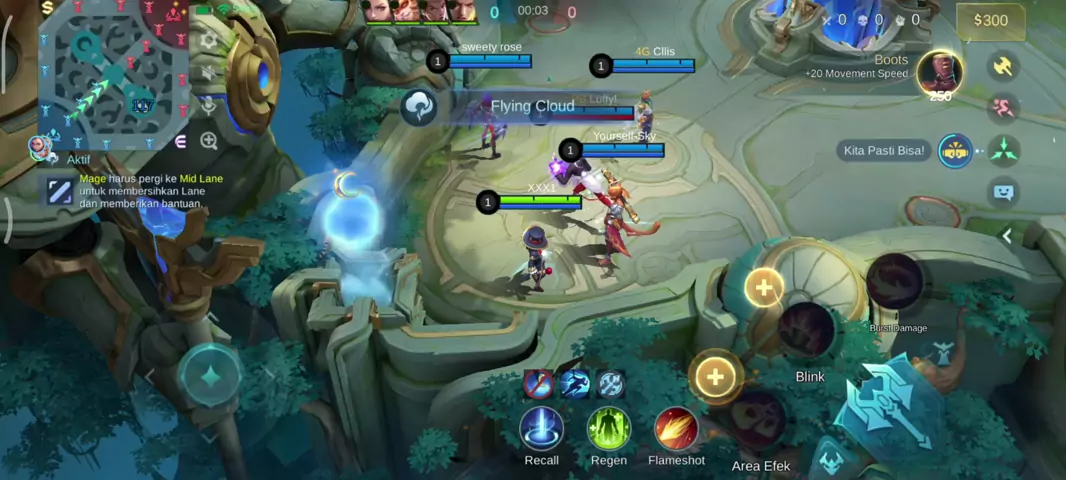The width and height of the screenshot is (1066, 480).
Task: Upgrade the Blink skill with plus button
Action: click(764, 289)
